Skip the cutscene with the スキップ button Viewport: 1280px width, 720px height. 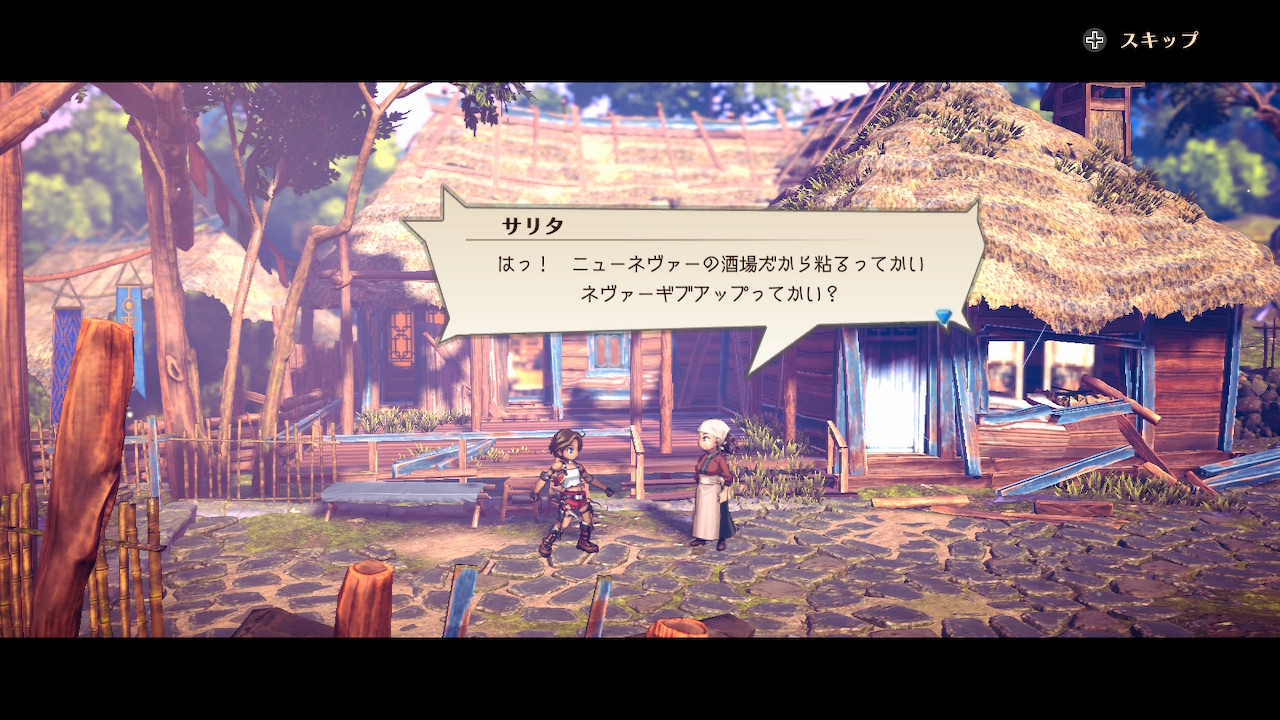[x=1141, y=40]
